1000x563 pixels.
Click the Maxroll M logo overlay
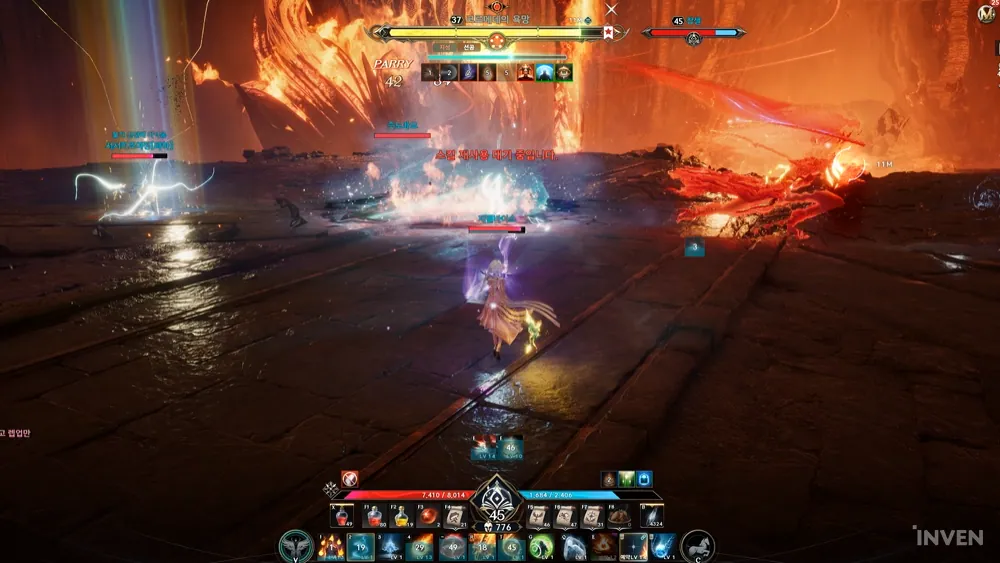point(985,15)
